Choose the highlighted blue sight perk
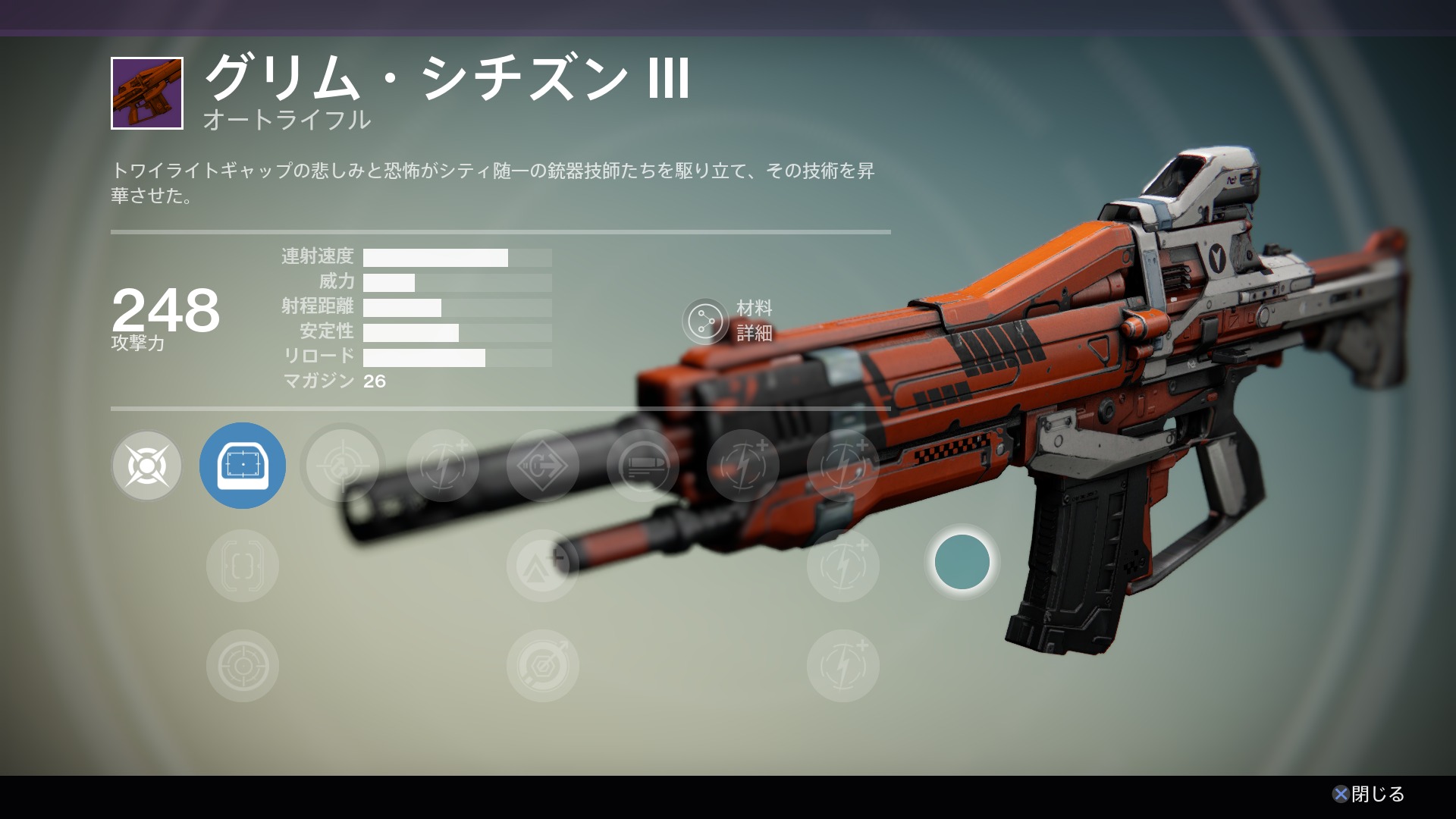This screenshot has width=1456, height=819. 243,466
